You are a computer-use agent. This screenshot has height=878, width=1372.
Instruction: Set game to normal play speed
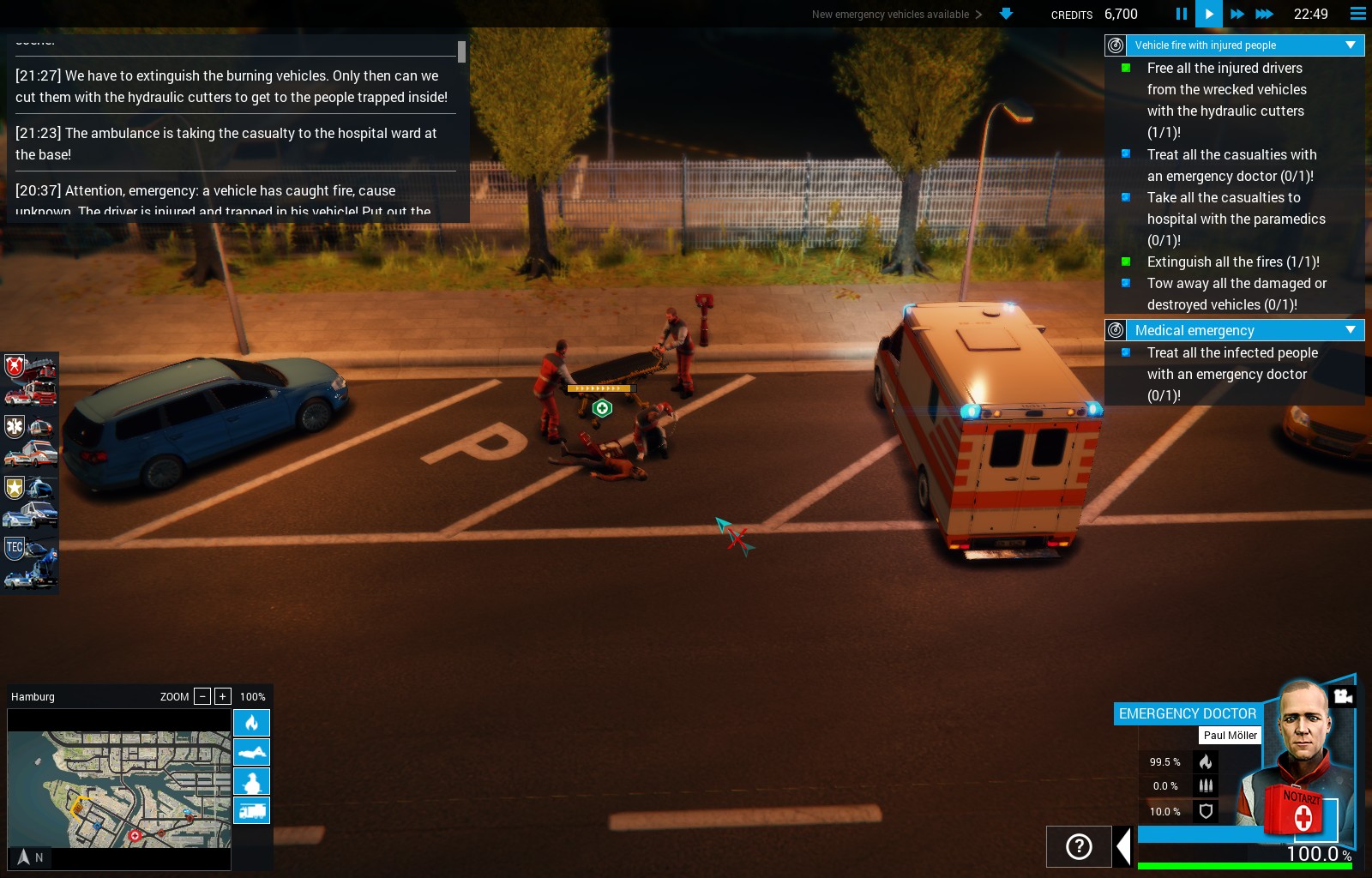tap(1208, 14)
